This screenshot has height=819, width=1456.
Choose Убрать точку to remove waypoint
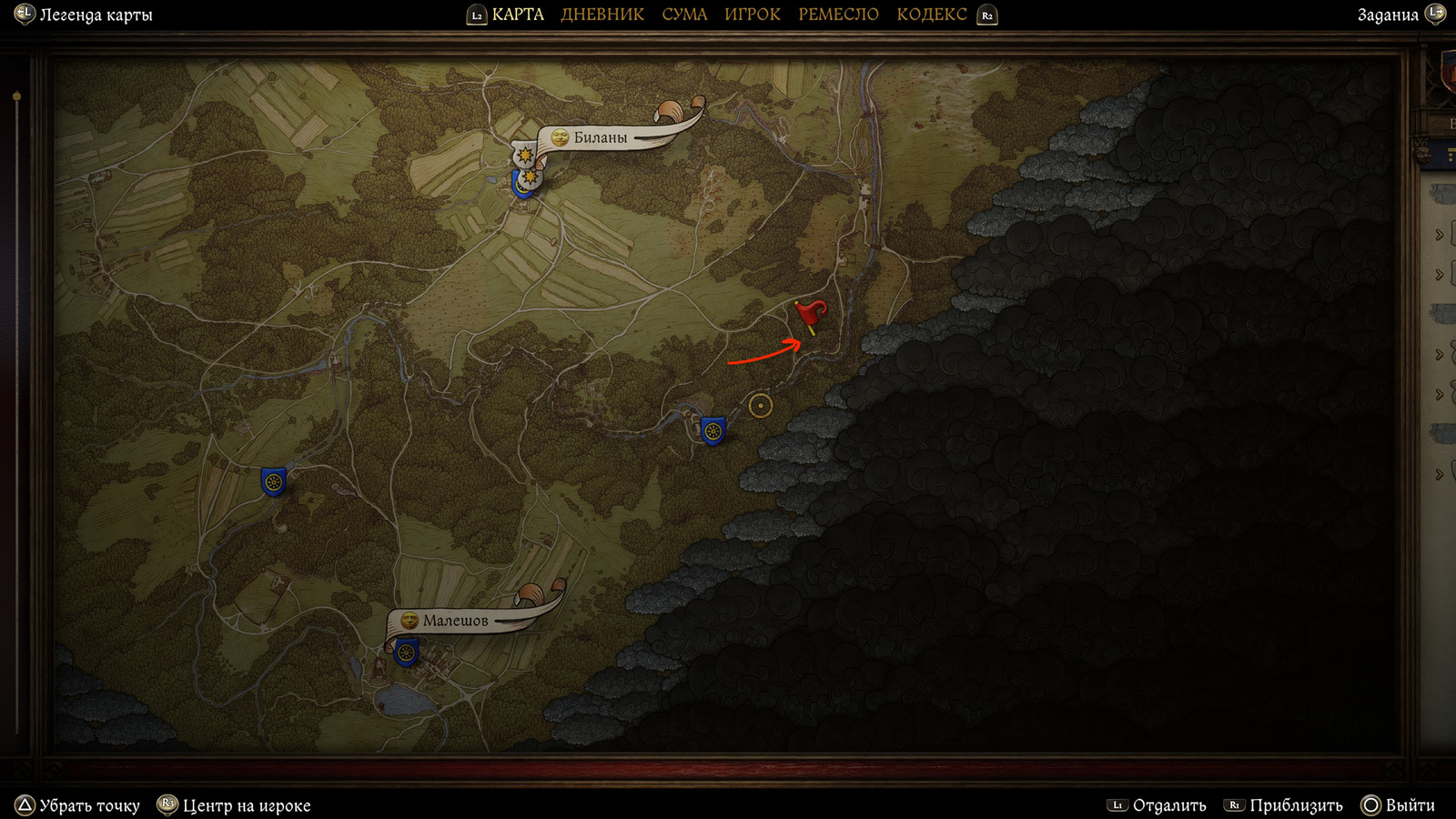(x=89, y=805)
